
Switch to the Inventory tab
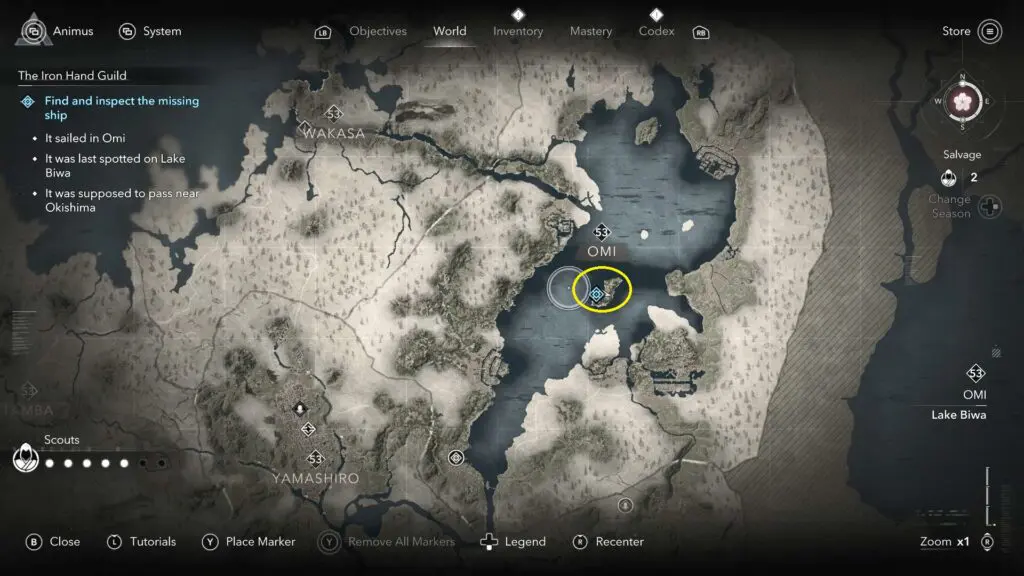(518, 31)
